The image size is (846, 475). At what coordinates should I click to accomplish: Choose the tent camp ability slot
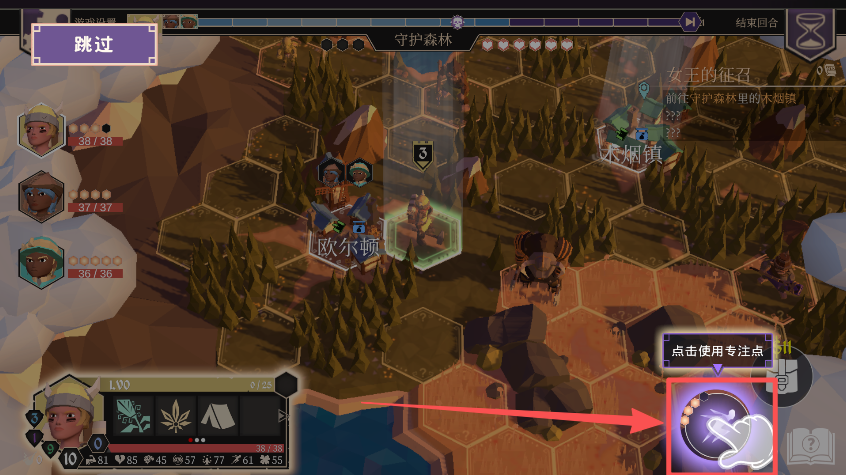pos(217,415)
